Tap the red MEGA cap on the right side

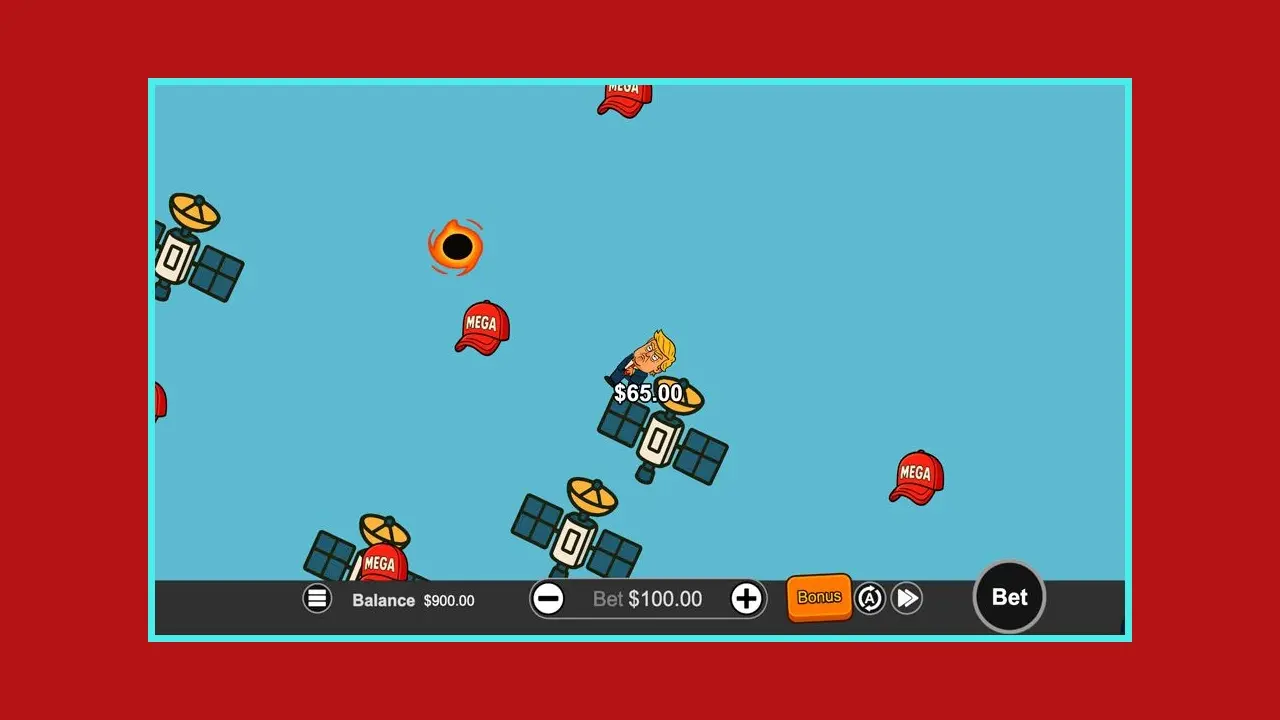(915, 474)
